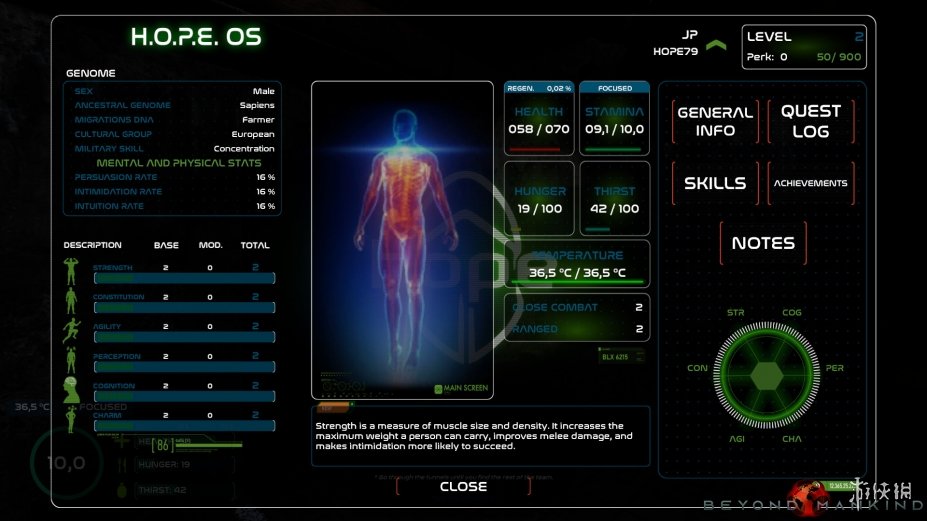View the Achievements list
The height and width of the screenshot is (521, 927).
tap(810, 183)
